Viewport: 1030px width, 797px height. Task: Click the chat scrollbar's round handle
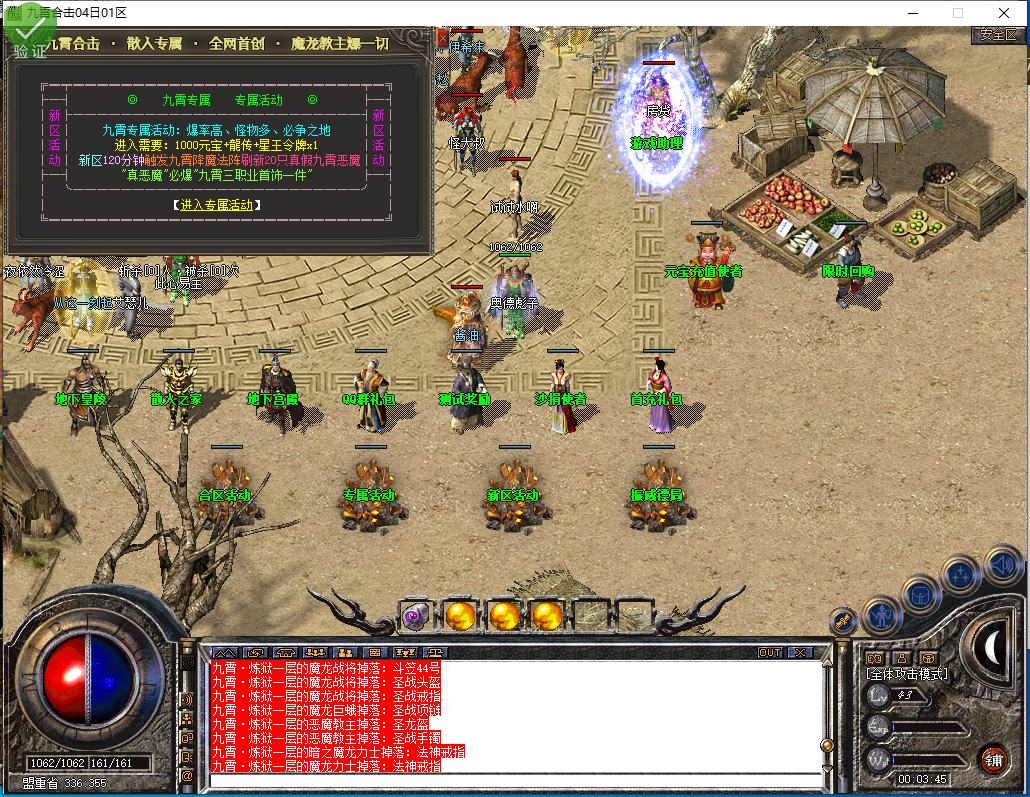pos(827,745)
